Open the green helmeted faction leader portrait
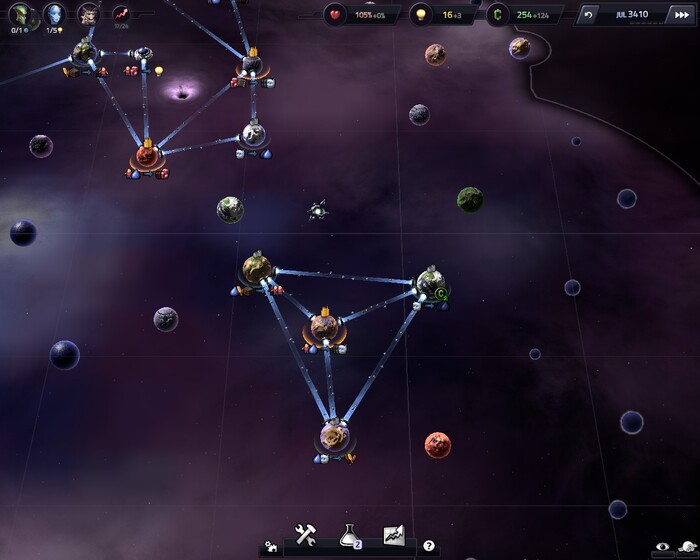The width and height of the screenshot is (700, 560). click(21, 14)
